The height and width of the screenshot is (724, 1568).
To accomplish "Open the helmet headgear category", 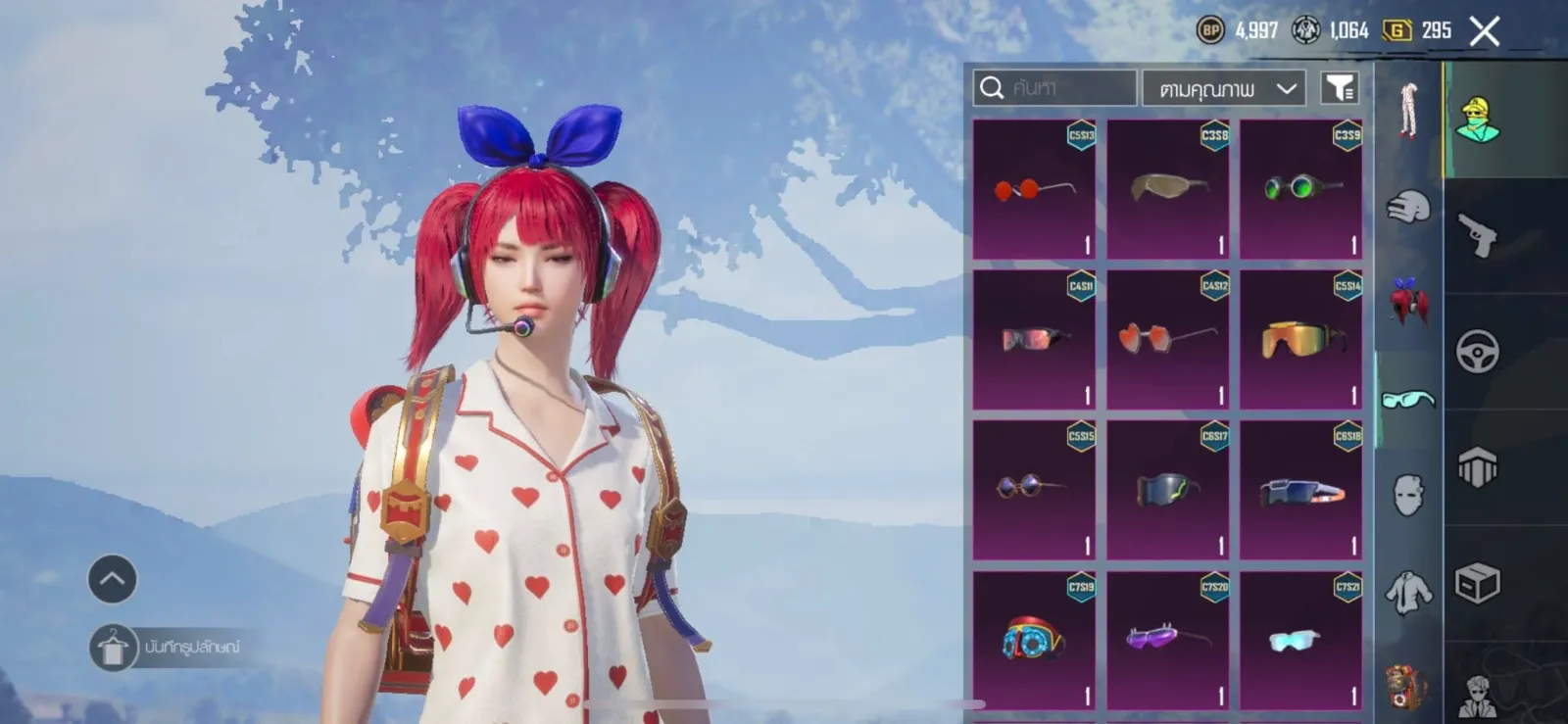I will pos(1408,207).
